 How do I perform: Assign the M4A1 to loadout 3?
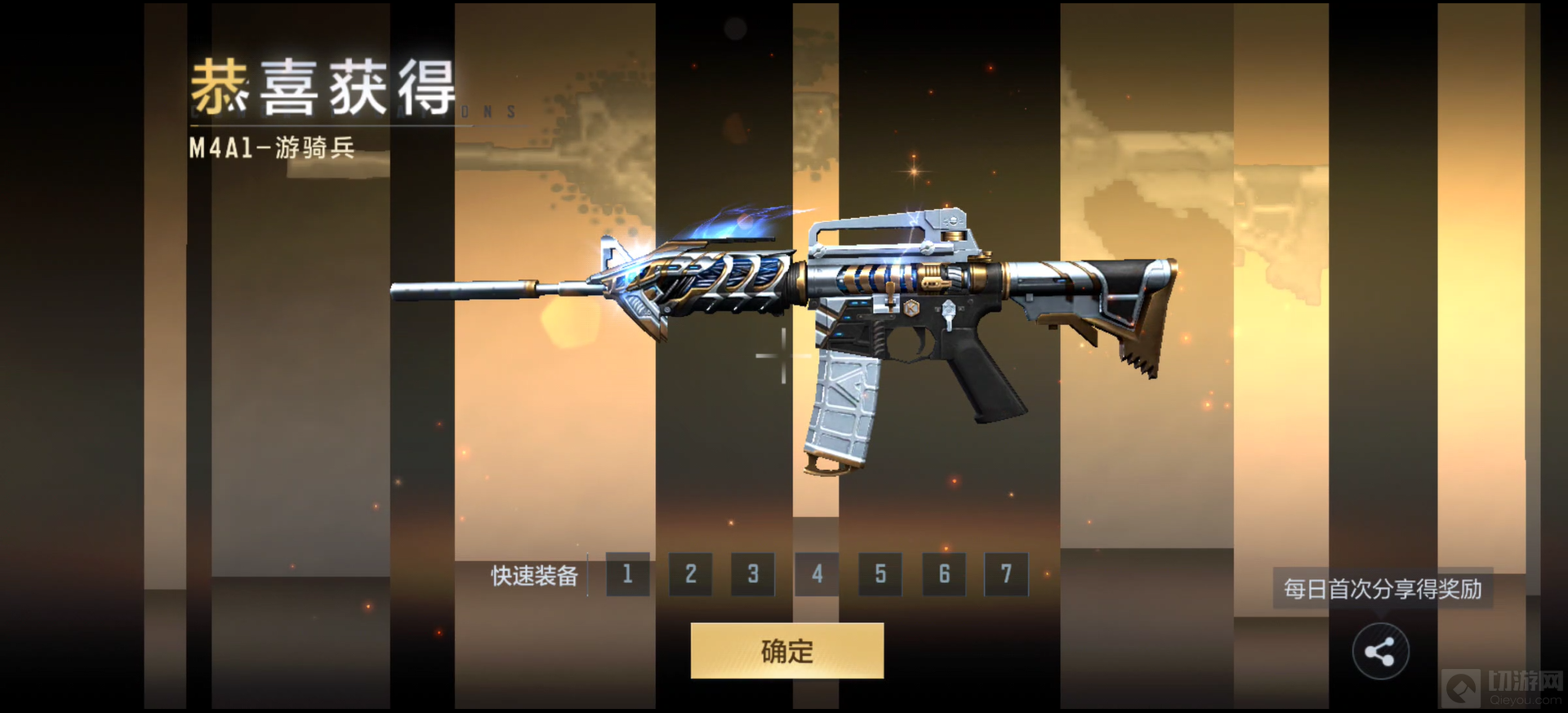click(x=753, y=574)
